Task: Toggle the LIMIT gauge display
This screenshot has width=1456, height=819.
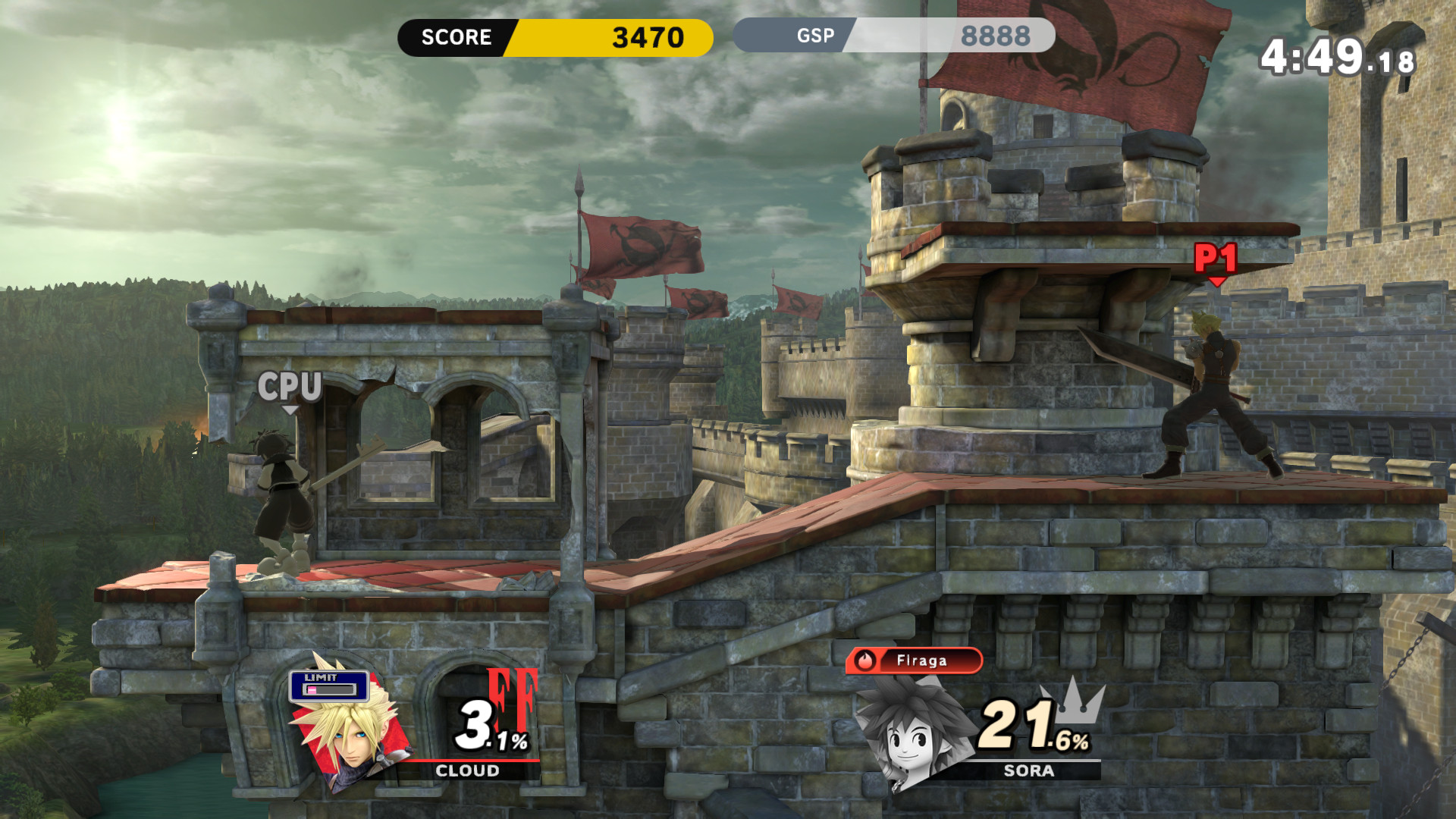Action: (x=328, y=684)
